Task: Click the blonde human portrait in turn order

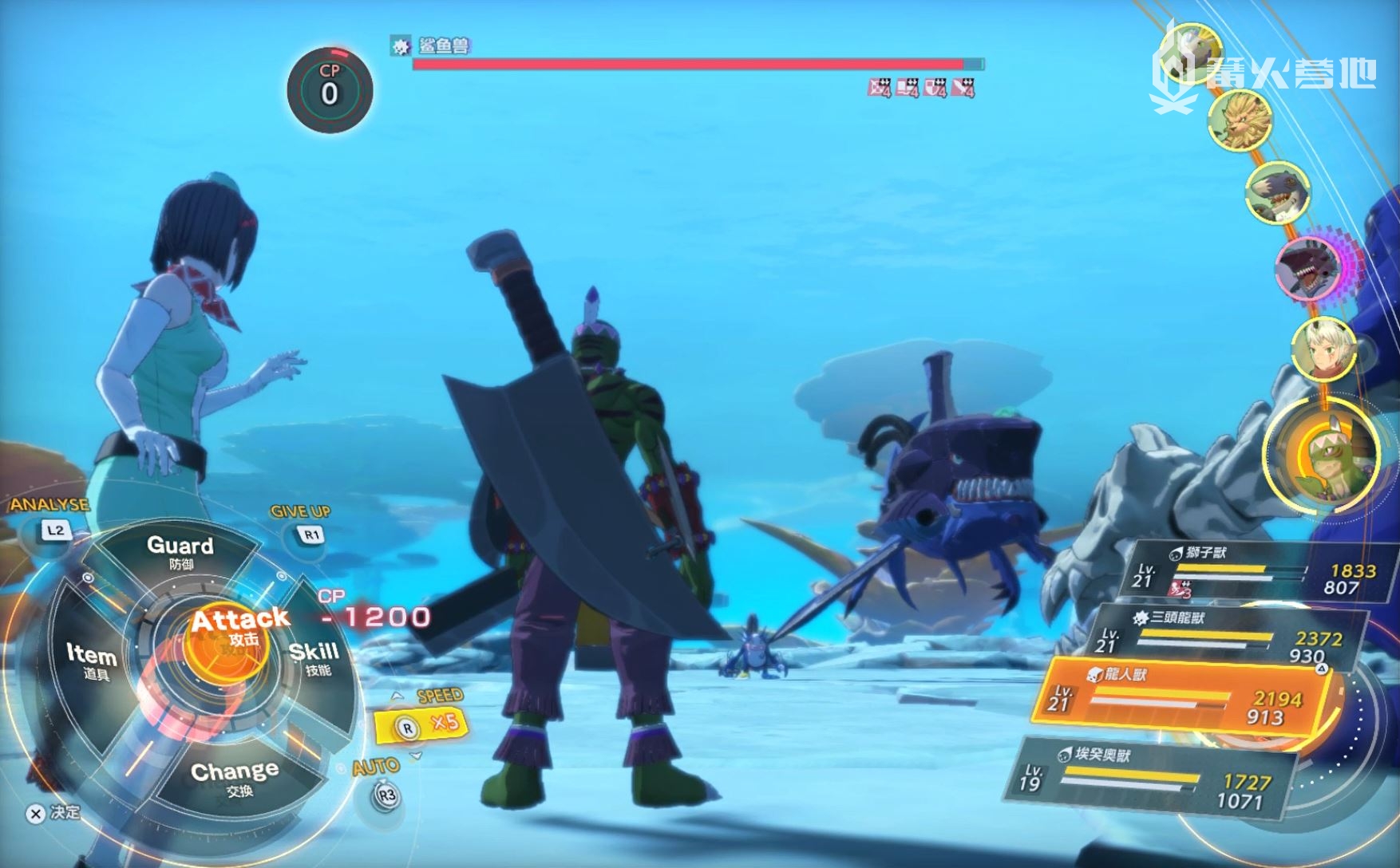Action: pyautogui.click(x=1323, y=348)
